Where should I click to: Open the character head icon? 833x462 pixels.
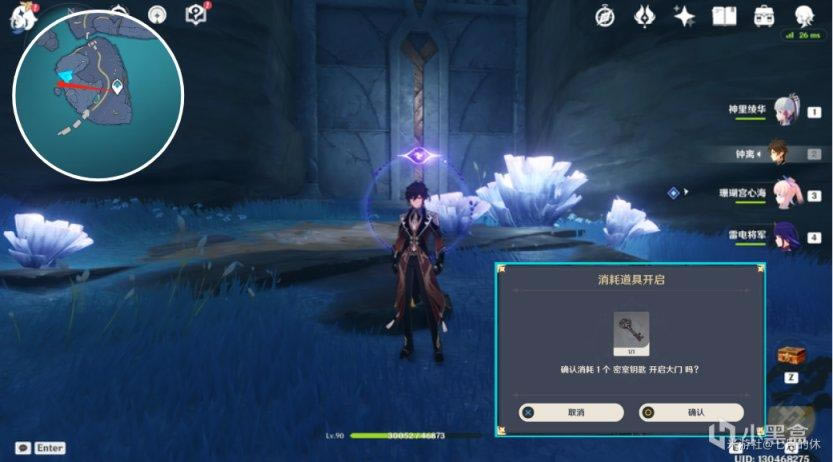click(x=804, y=15)
